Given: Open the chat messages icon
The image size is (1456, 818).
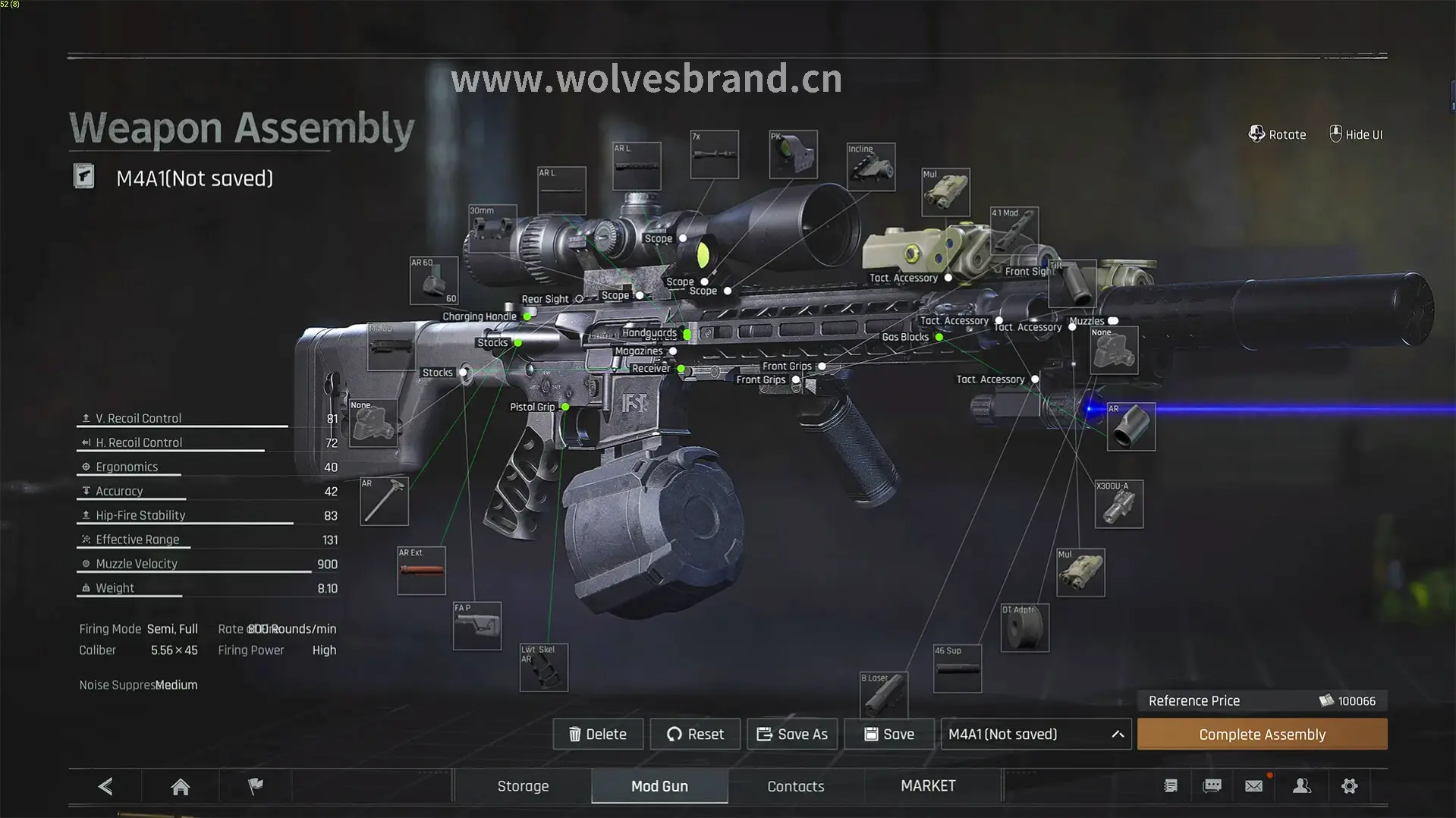Looking at the screenshot, I should pos(1212,786).
